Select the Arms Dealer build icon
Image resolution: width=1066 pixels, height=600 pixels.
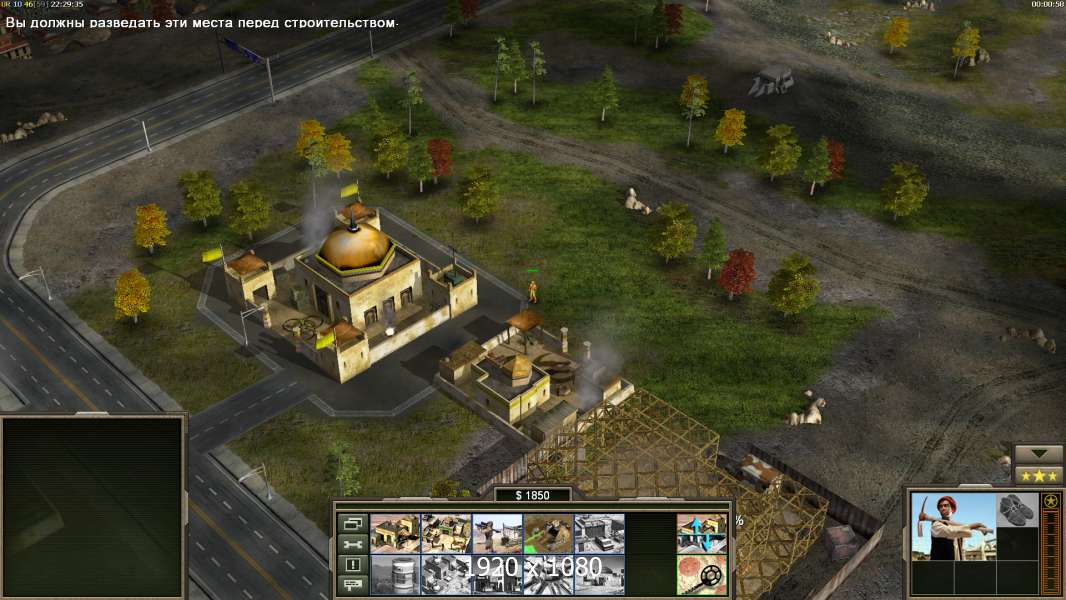[x=599, y=533]
